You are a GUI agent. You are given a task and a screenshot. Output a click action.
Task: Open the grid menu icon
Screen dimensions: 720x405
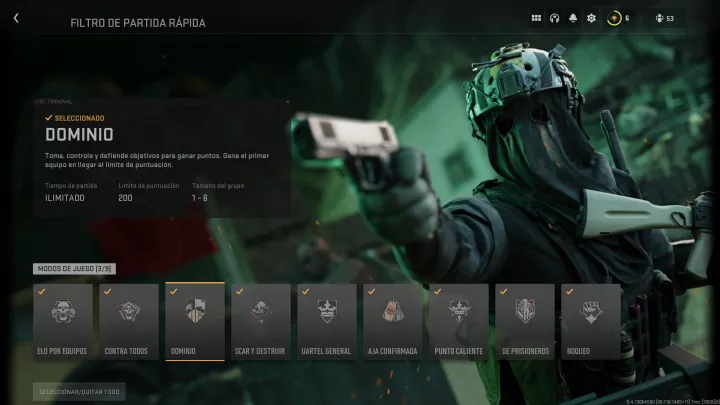point(536,18)
